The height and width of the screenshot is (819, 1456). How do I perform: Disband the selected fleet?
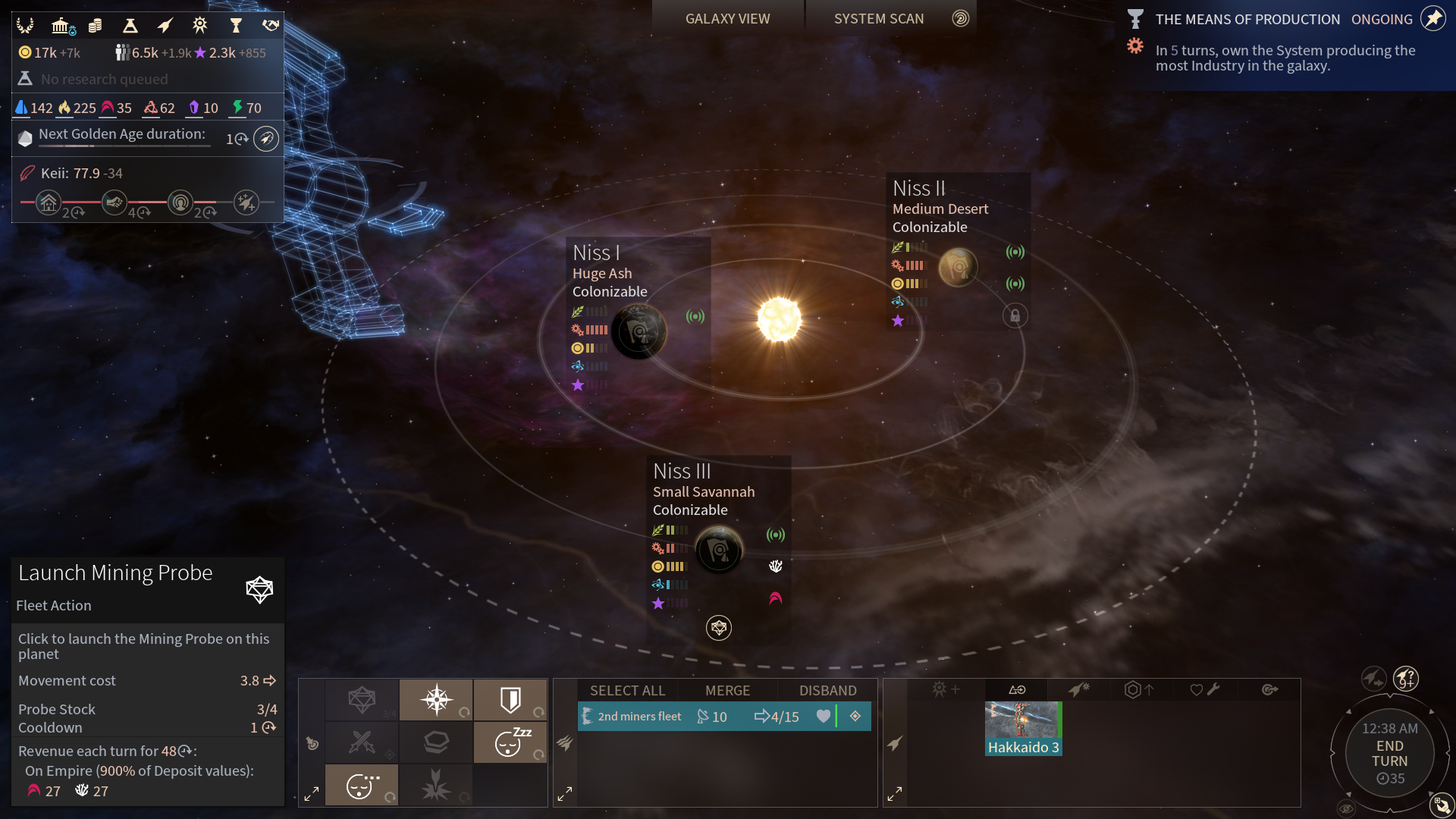tap(827, 691)
